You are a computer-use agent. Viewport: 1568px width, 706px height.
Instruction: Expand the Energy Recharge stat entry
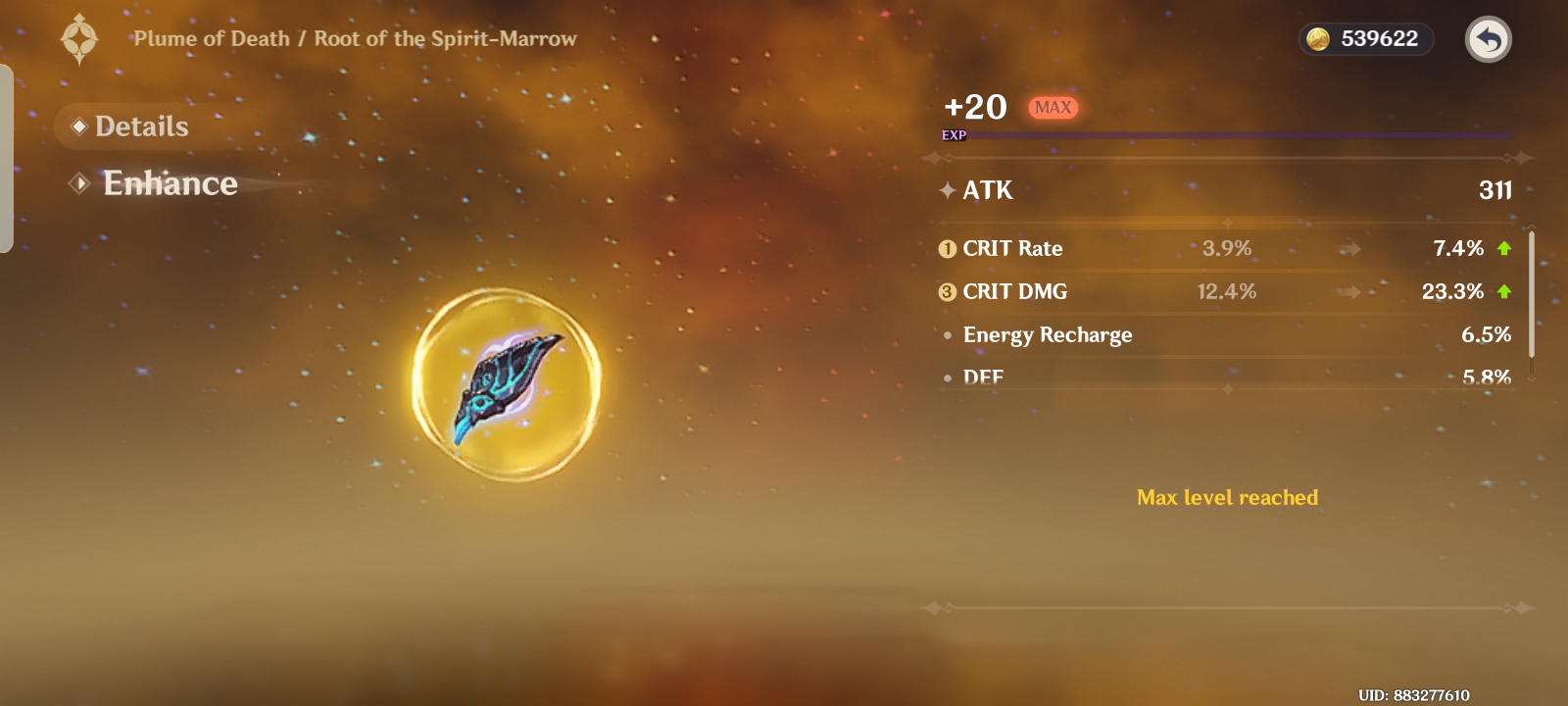coord(1048,334)
